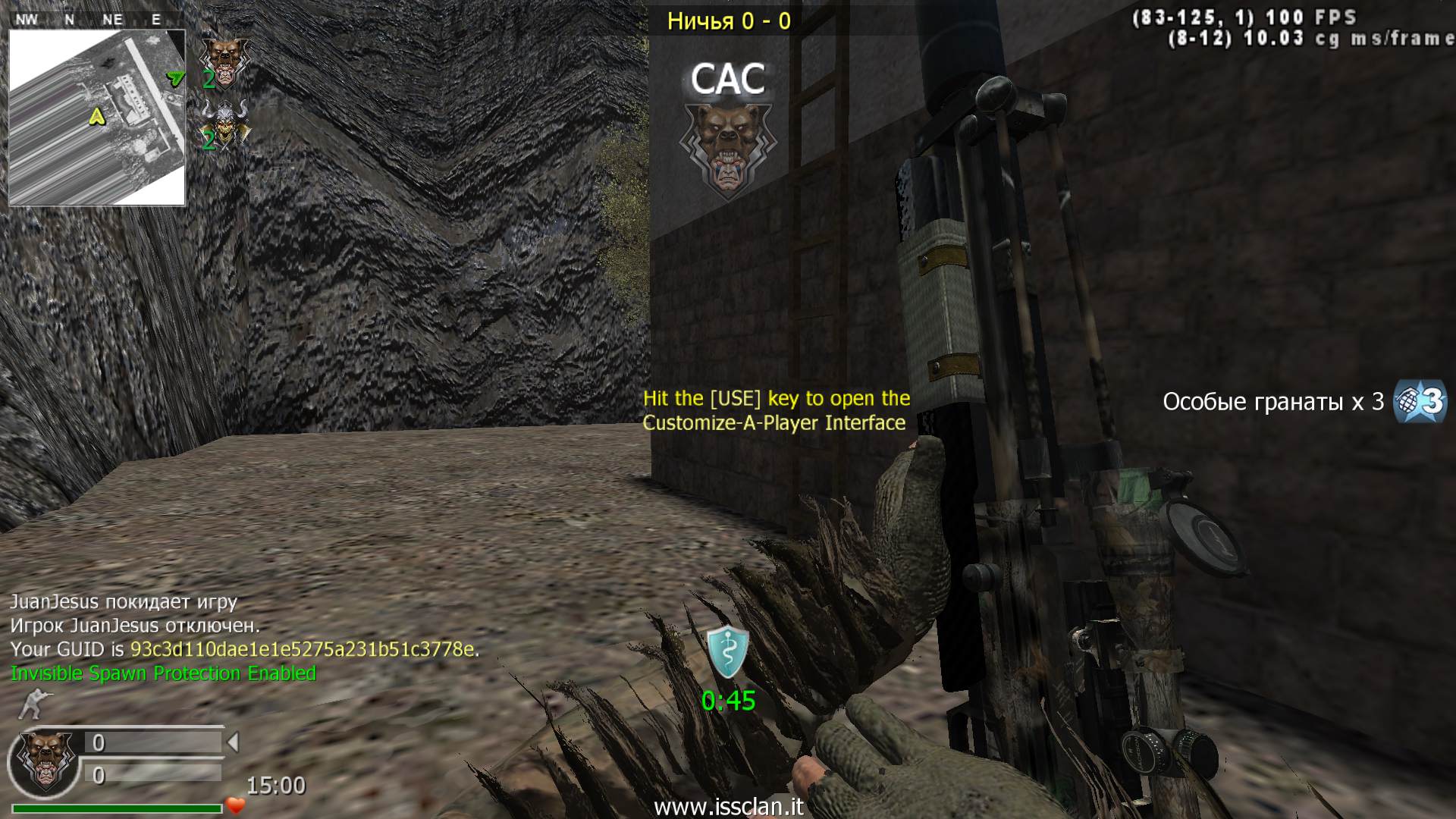The width and height of the screenshot is (1456, 819).
Task: Click the horned skull team emblem
Action: (225, 125)
